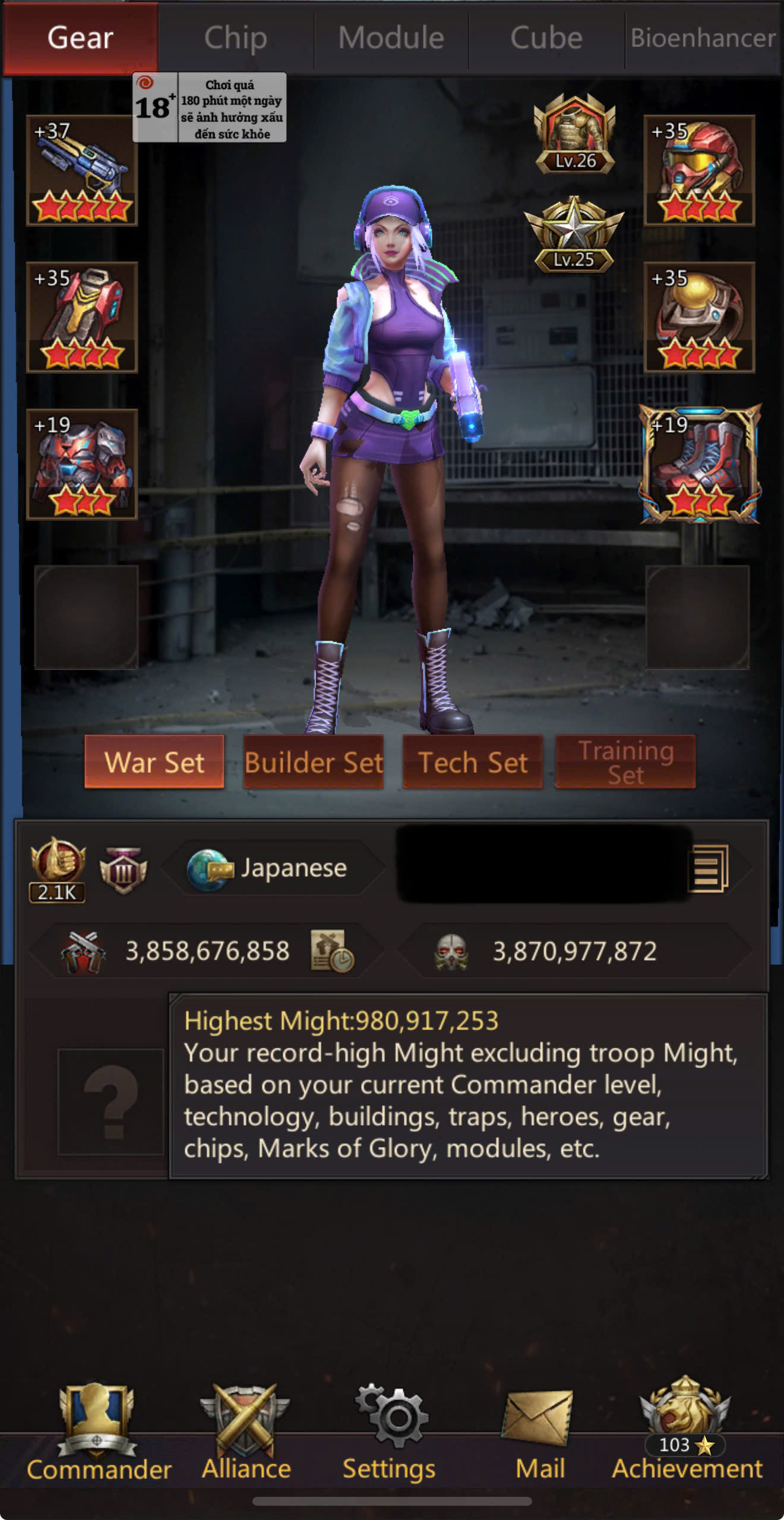784x1520 pixels.
Task: Switch to the Chip tab
Action: (236, 38)
